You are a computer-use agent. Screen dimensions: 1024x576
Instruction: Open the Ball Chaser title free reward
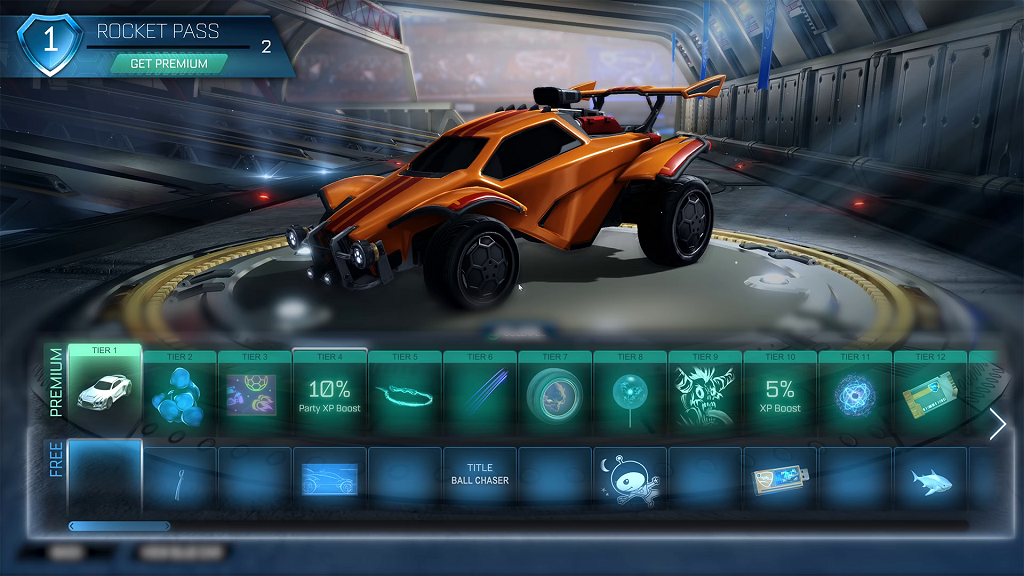click(480, 475)
